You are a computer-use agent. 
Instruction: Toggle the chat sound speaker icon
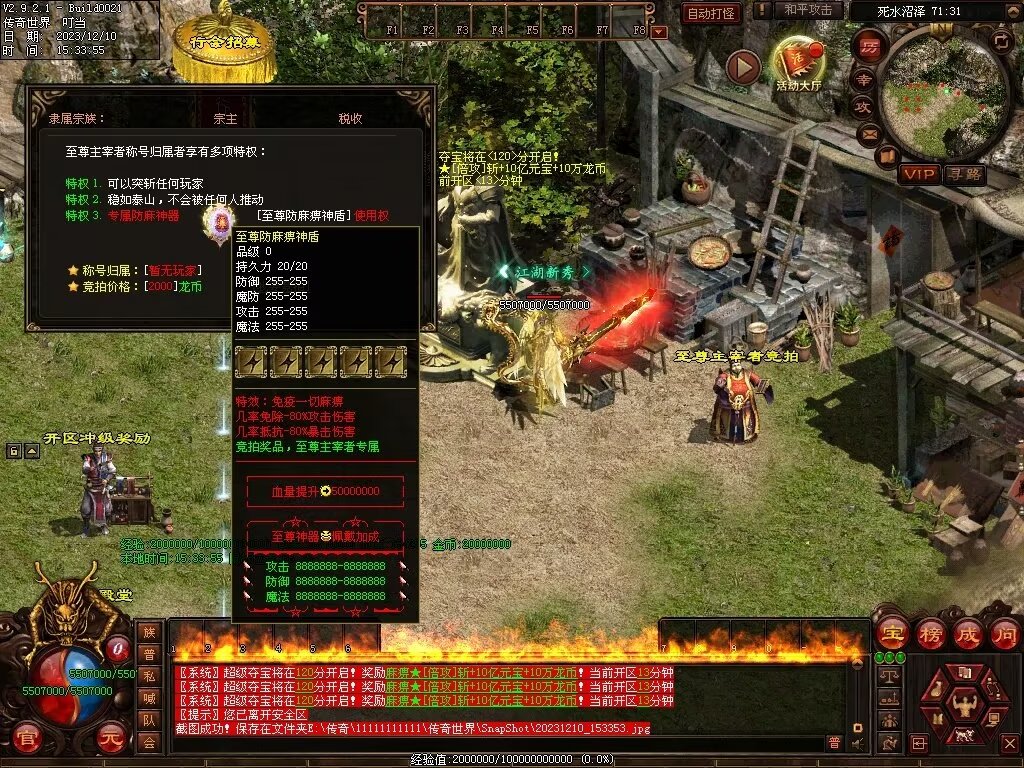click(857, 743)
